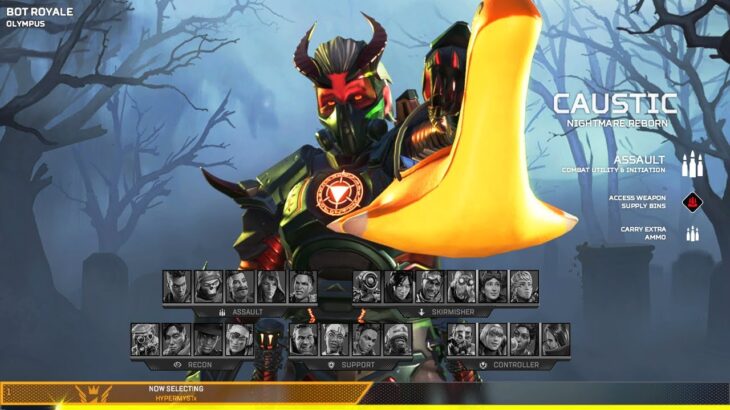
Task: Pick the mustached Fuse legend portrait
Action: tap(240, 287)
